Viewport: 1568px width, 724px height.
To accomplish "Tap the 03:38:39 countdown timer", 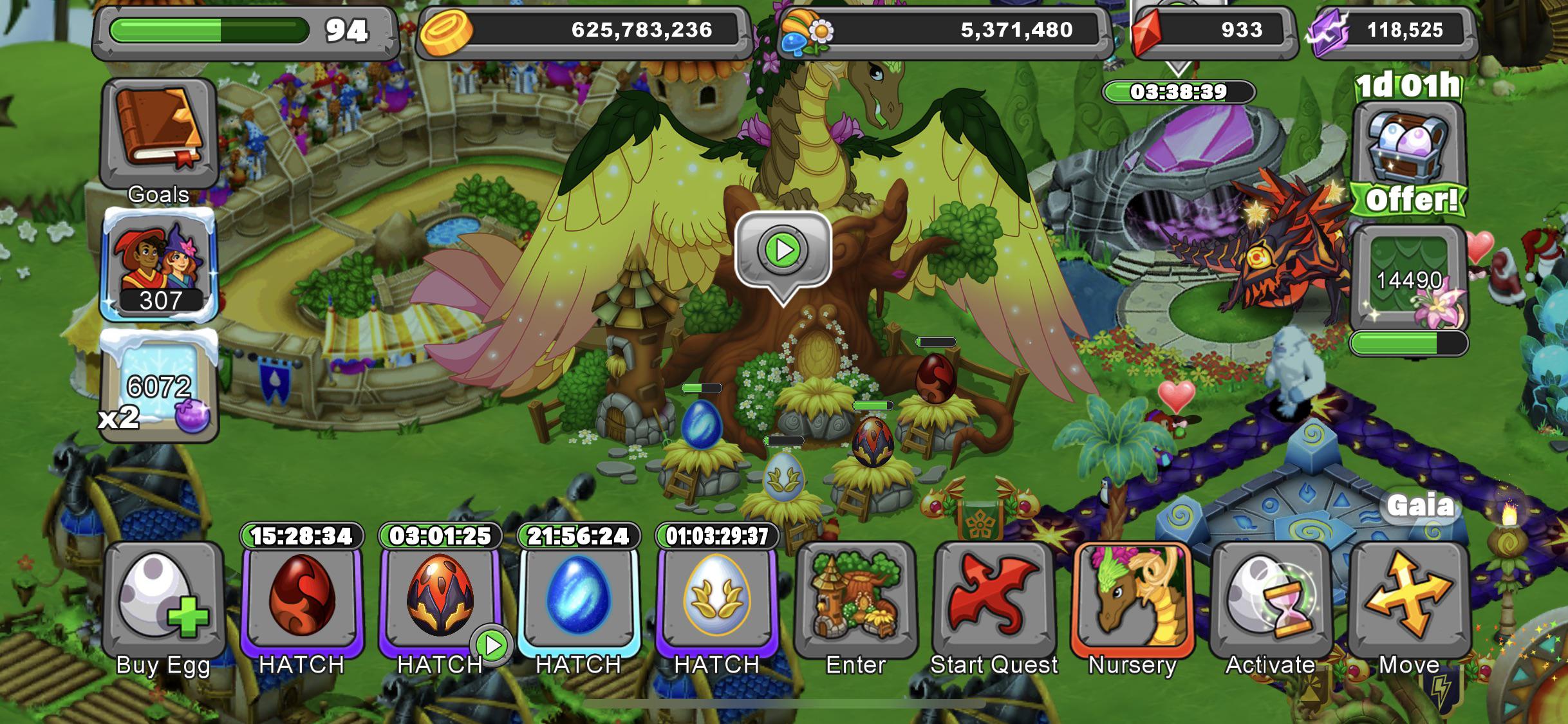I will [x=1178, y=91].
